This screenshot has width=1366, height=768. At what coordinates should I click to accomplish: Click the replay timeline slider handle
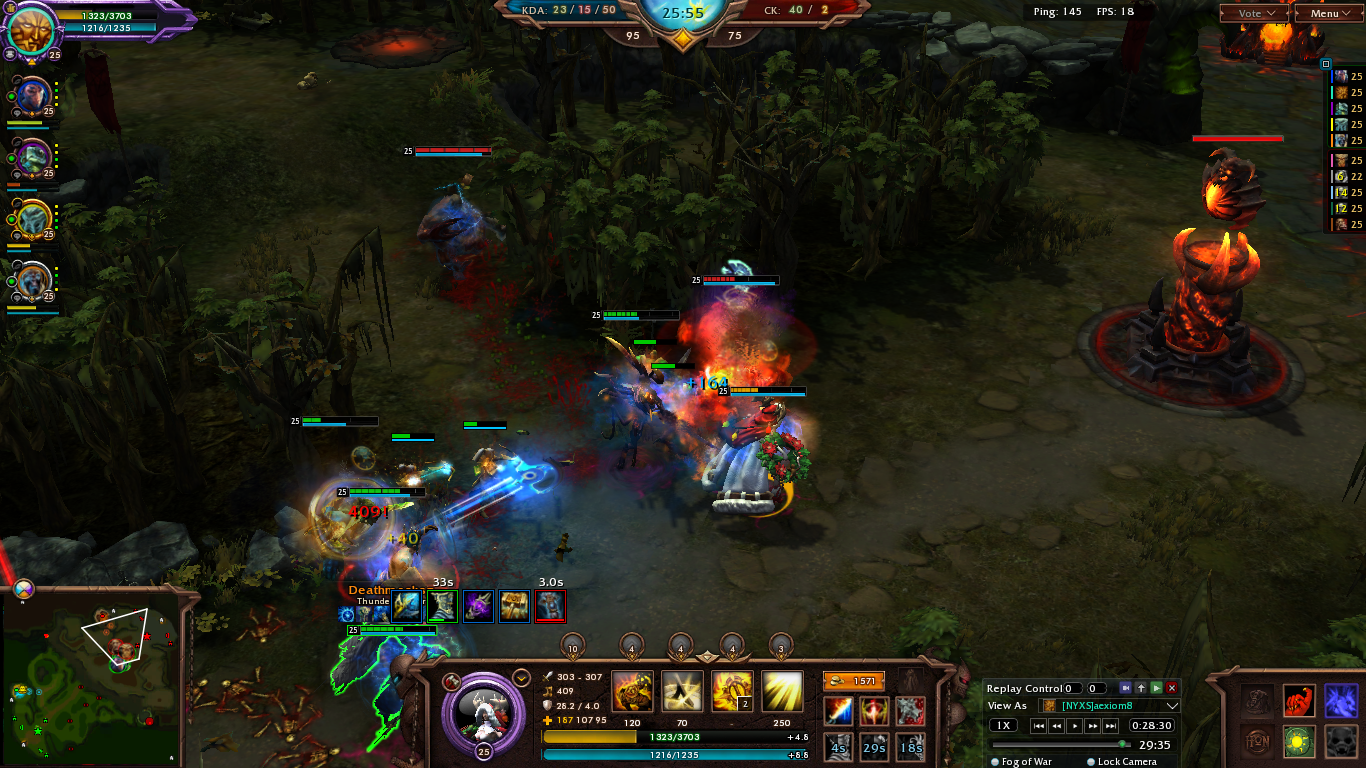[x=1123, y=744]
